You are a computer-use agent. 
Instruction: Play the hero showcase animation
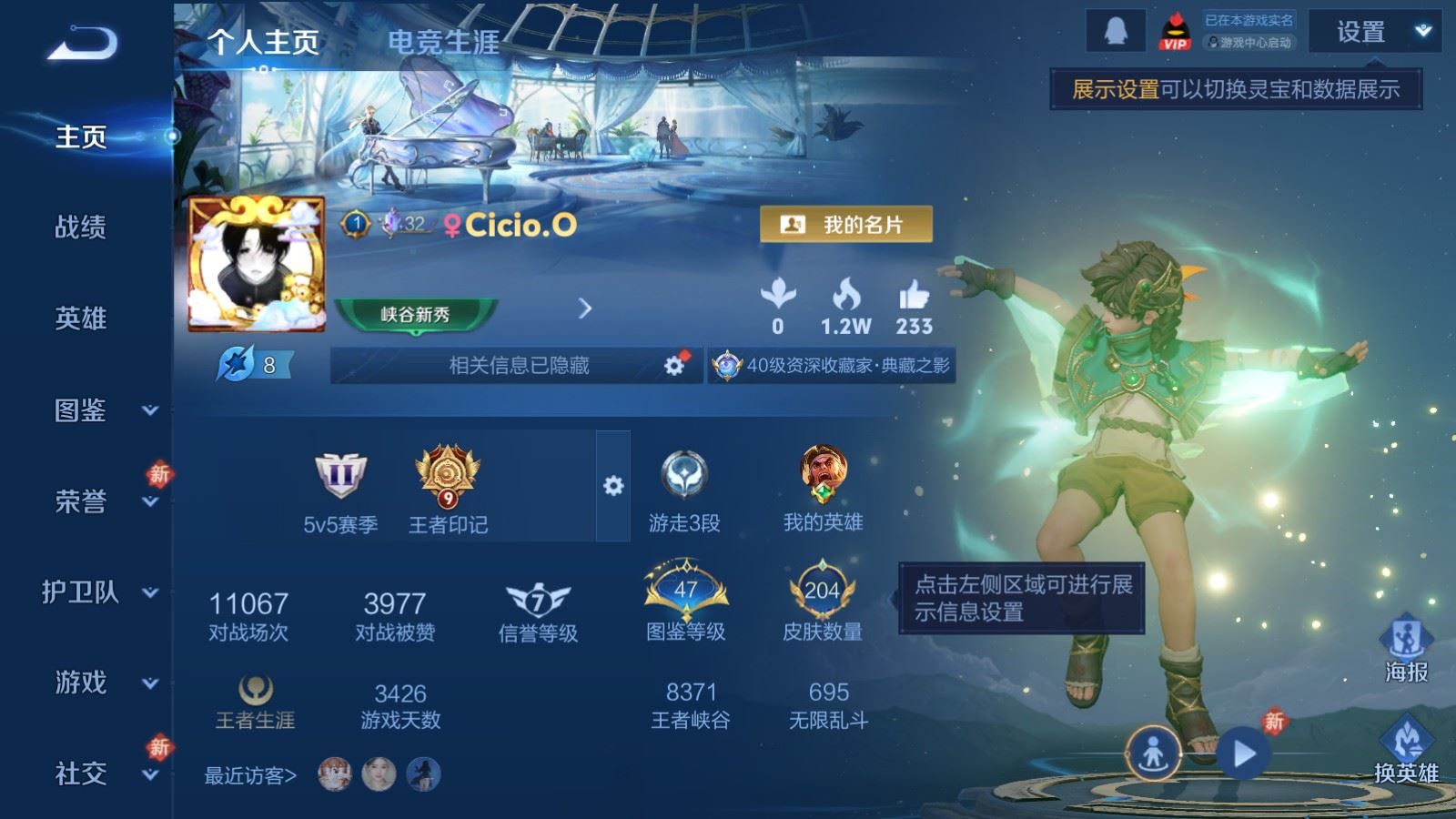1243,753
